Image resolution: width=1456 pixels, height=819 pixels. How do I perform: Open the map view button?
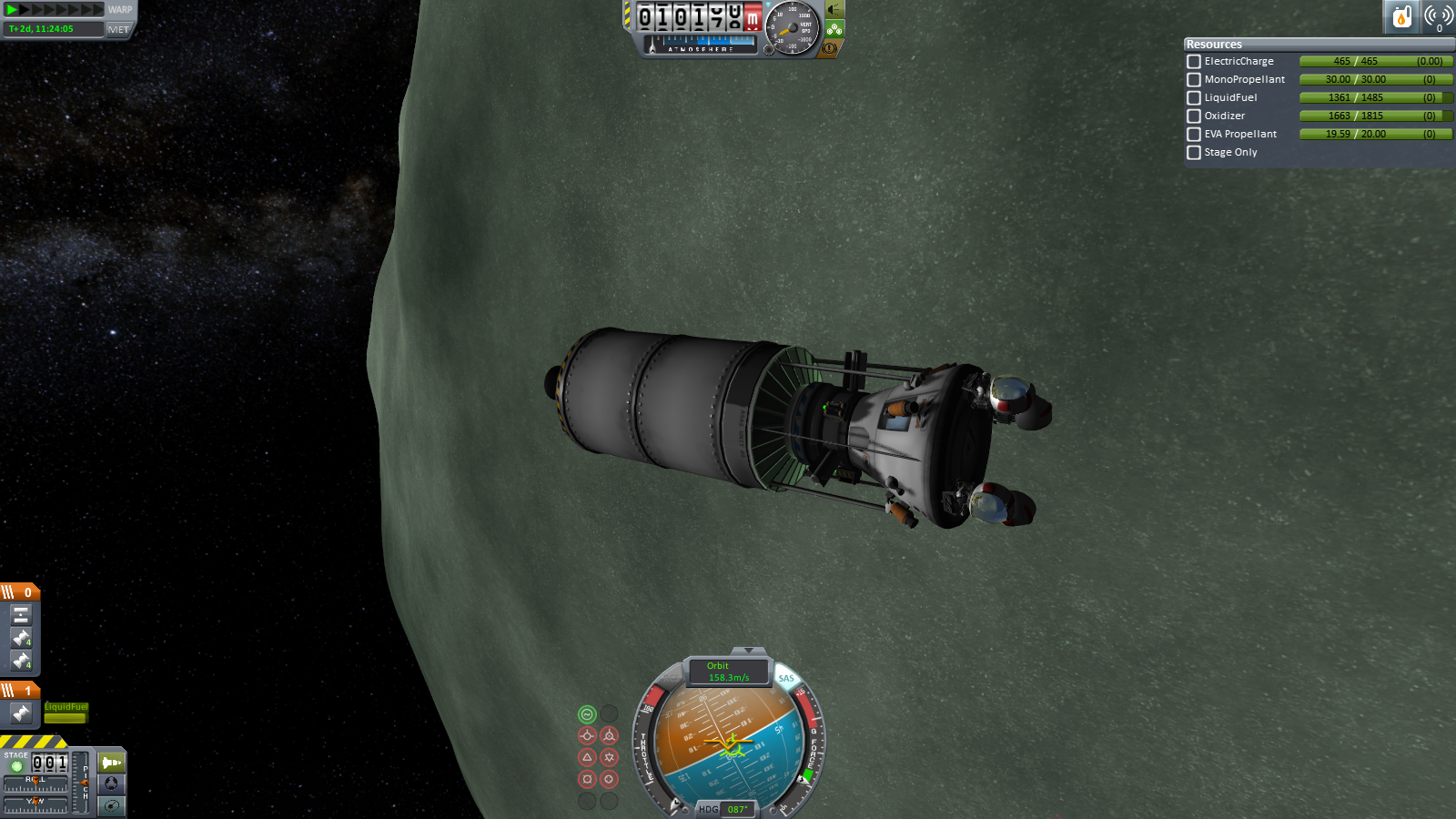click(112, 805)
